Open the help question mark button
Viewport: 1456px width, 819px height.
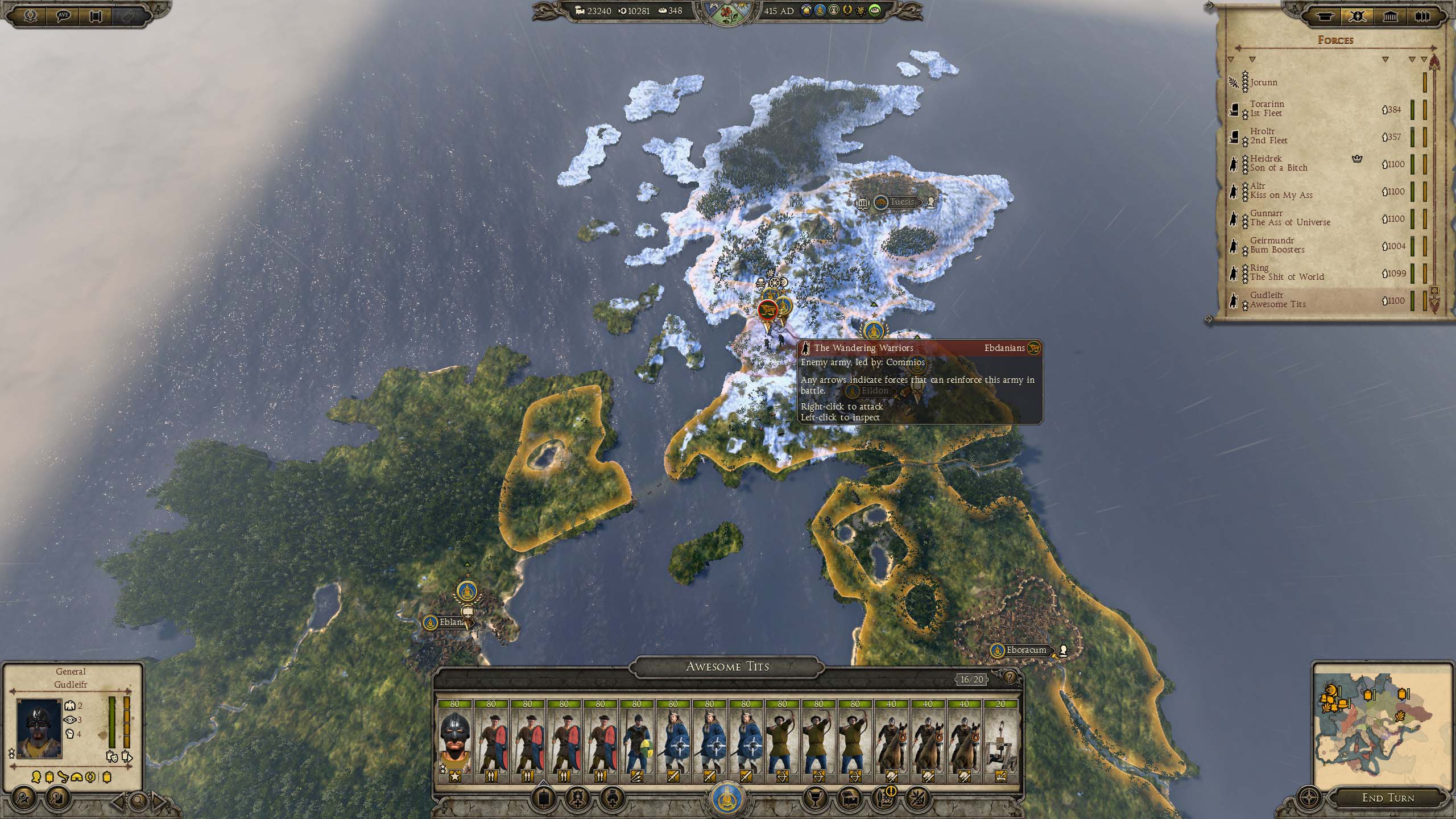[1010, 677]
